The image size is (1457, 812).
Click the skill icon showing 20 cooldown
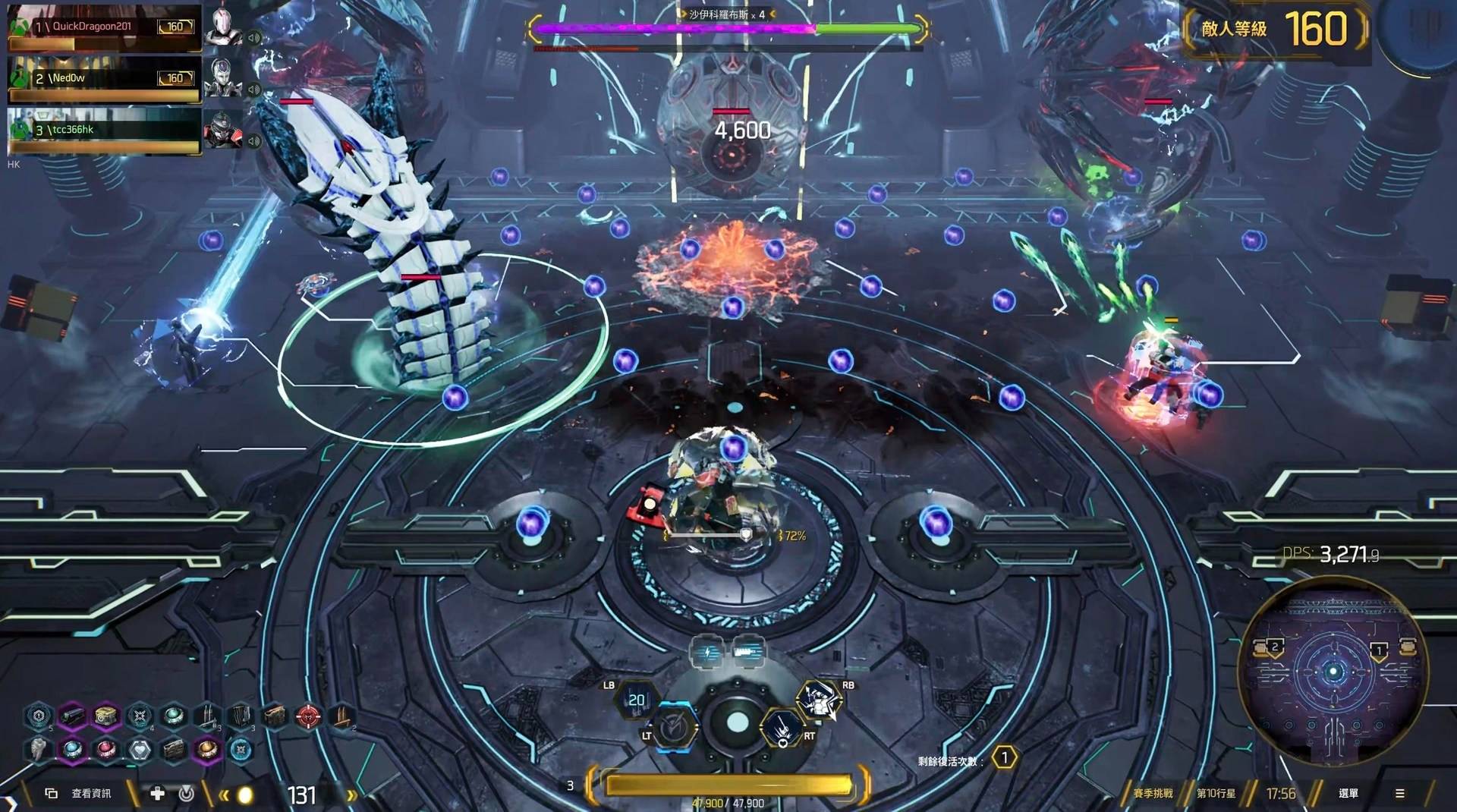[636, 700]
